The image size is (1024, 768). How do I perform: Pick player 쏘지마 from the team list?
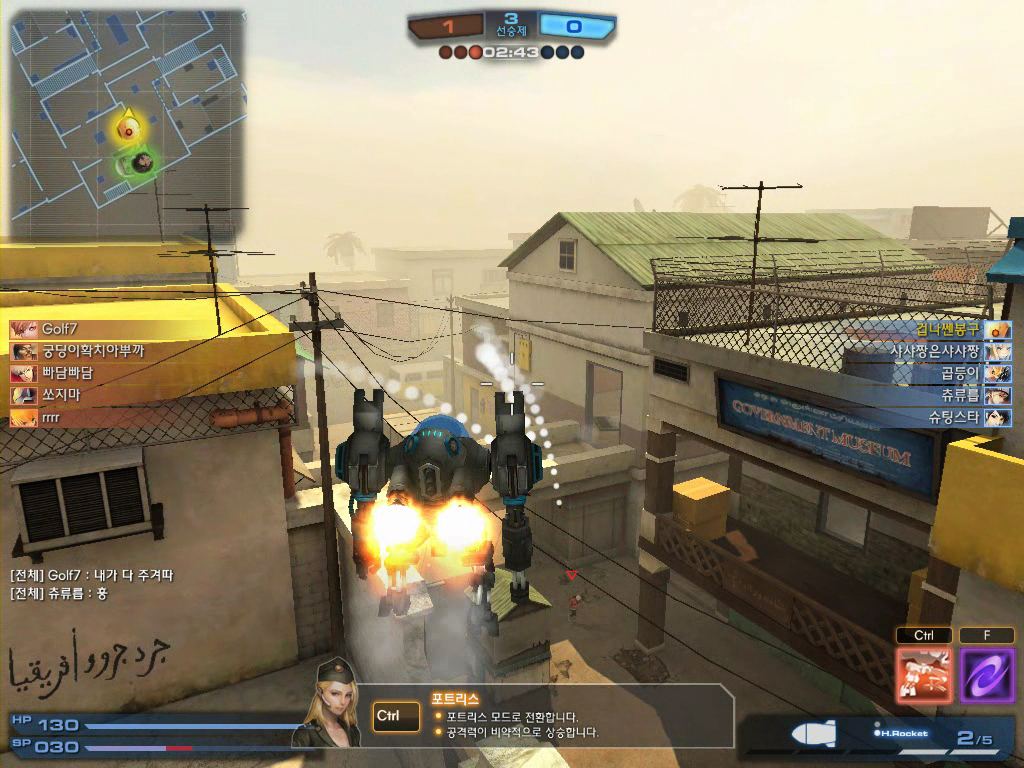[60, 396]
